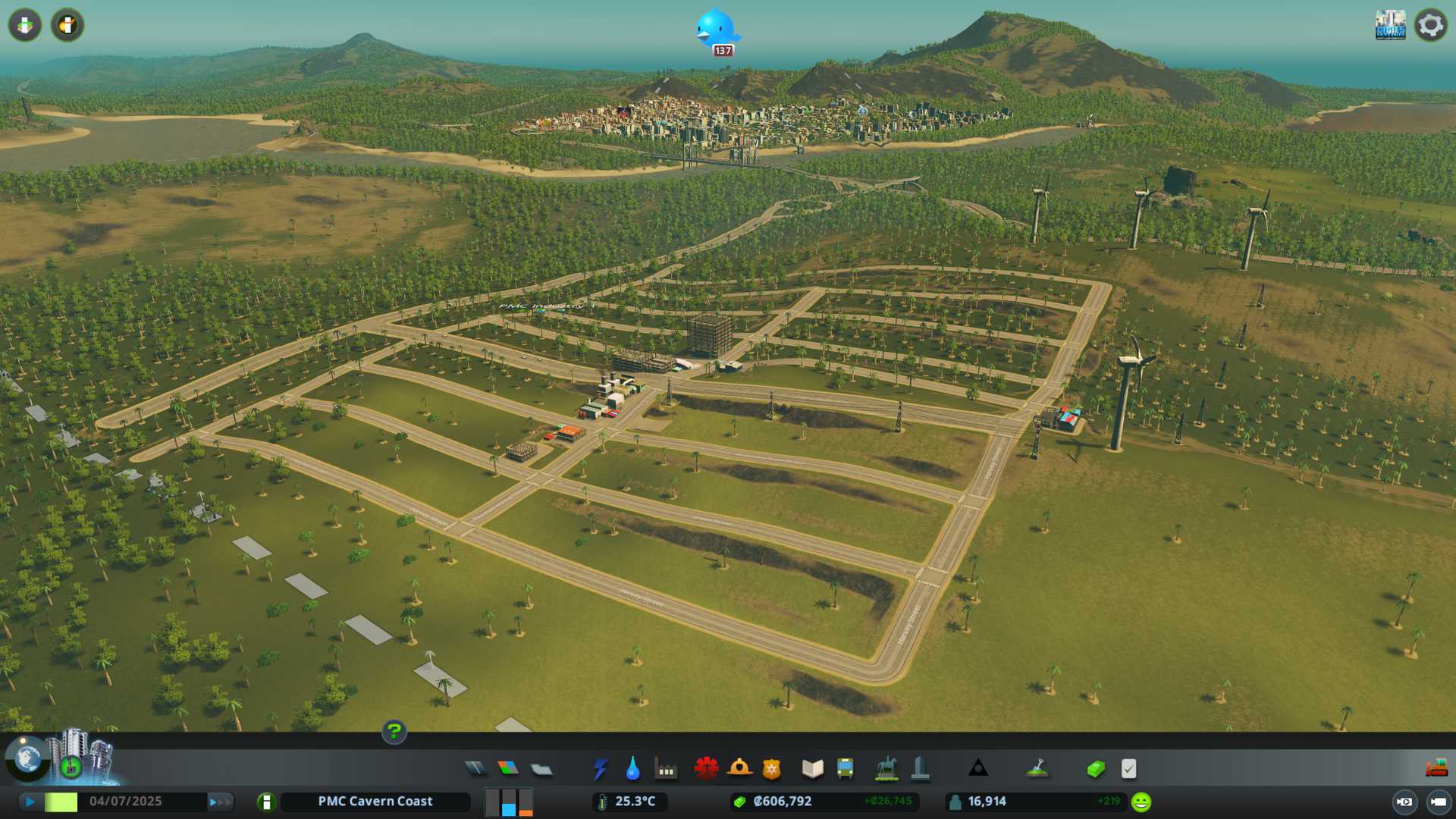Change the simulation speed arrows
The width and height of the screenshot is (1456, 819).
point(220,802)
